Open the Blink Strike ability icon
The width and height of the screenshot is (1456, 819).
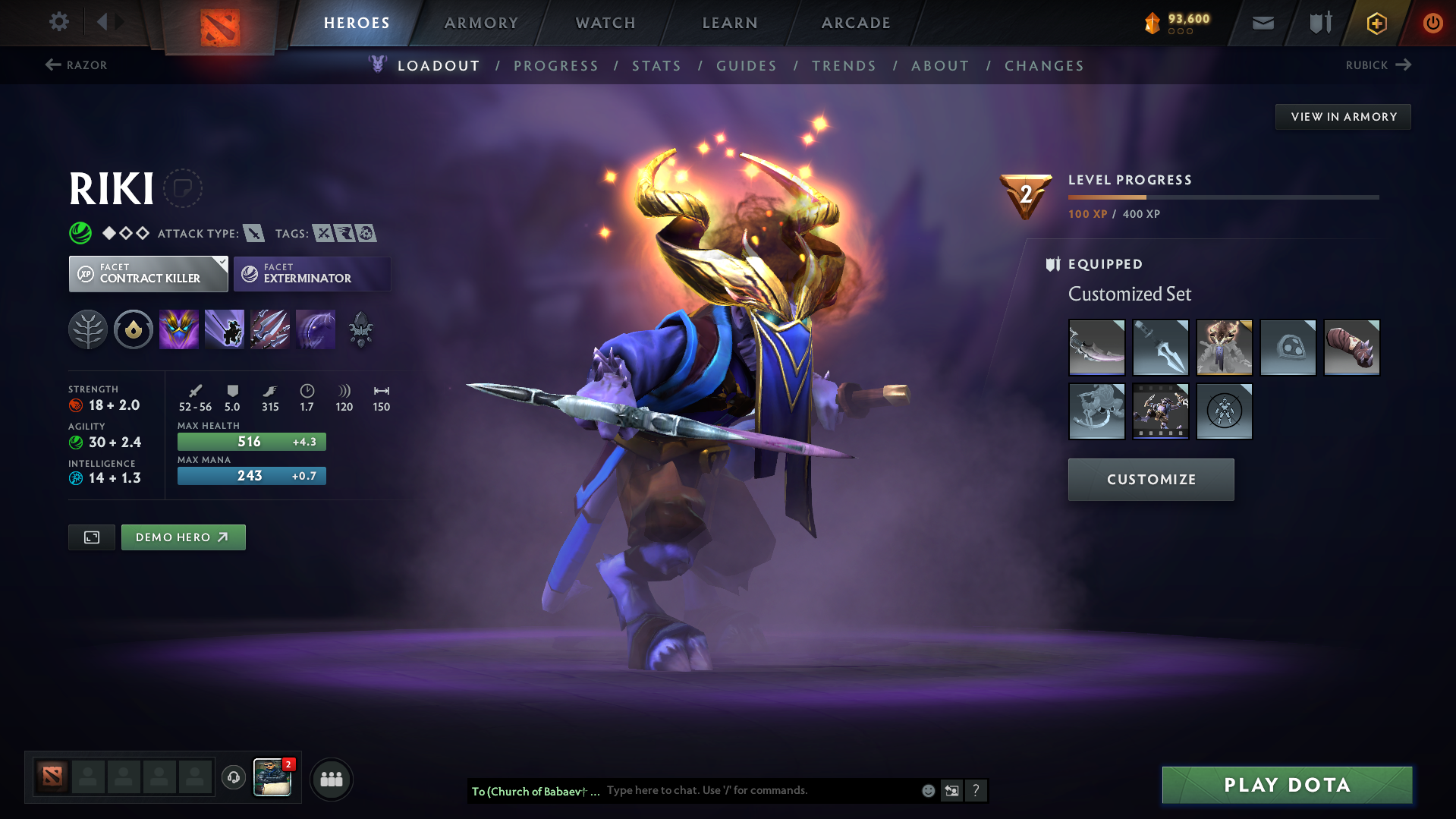(225, 329)
